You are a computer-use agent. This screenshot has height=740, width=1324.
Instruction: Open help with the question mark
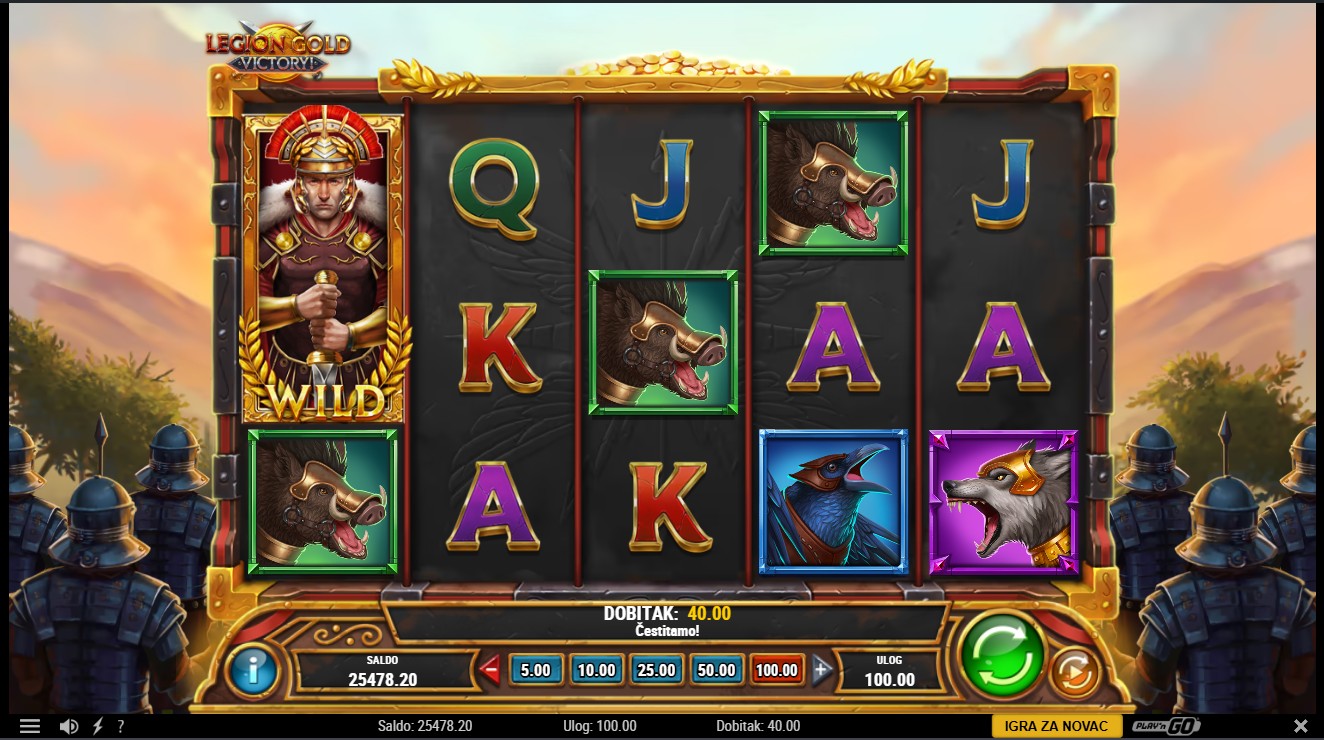point(121,726)
